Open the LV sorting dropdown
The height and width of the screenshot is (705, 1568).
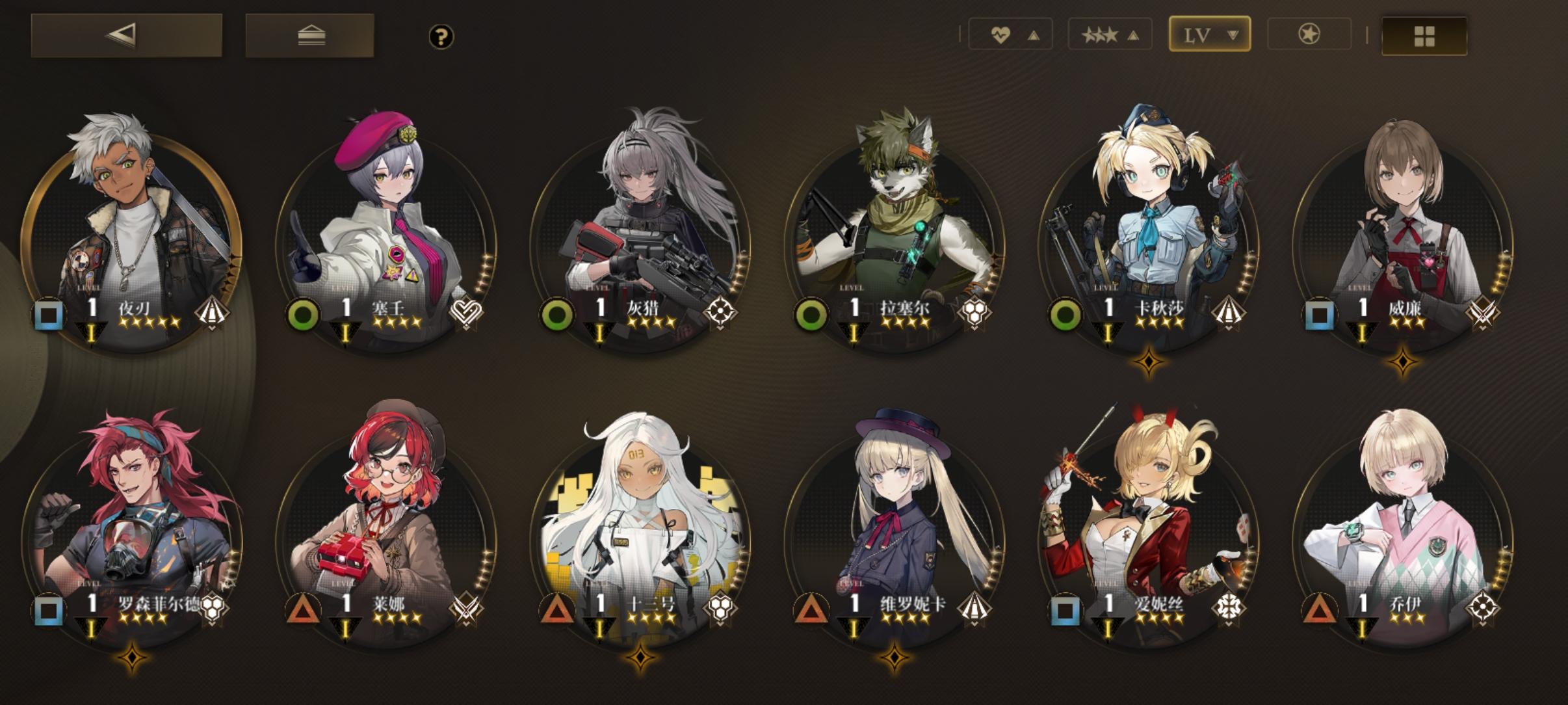1209,34
